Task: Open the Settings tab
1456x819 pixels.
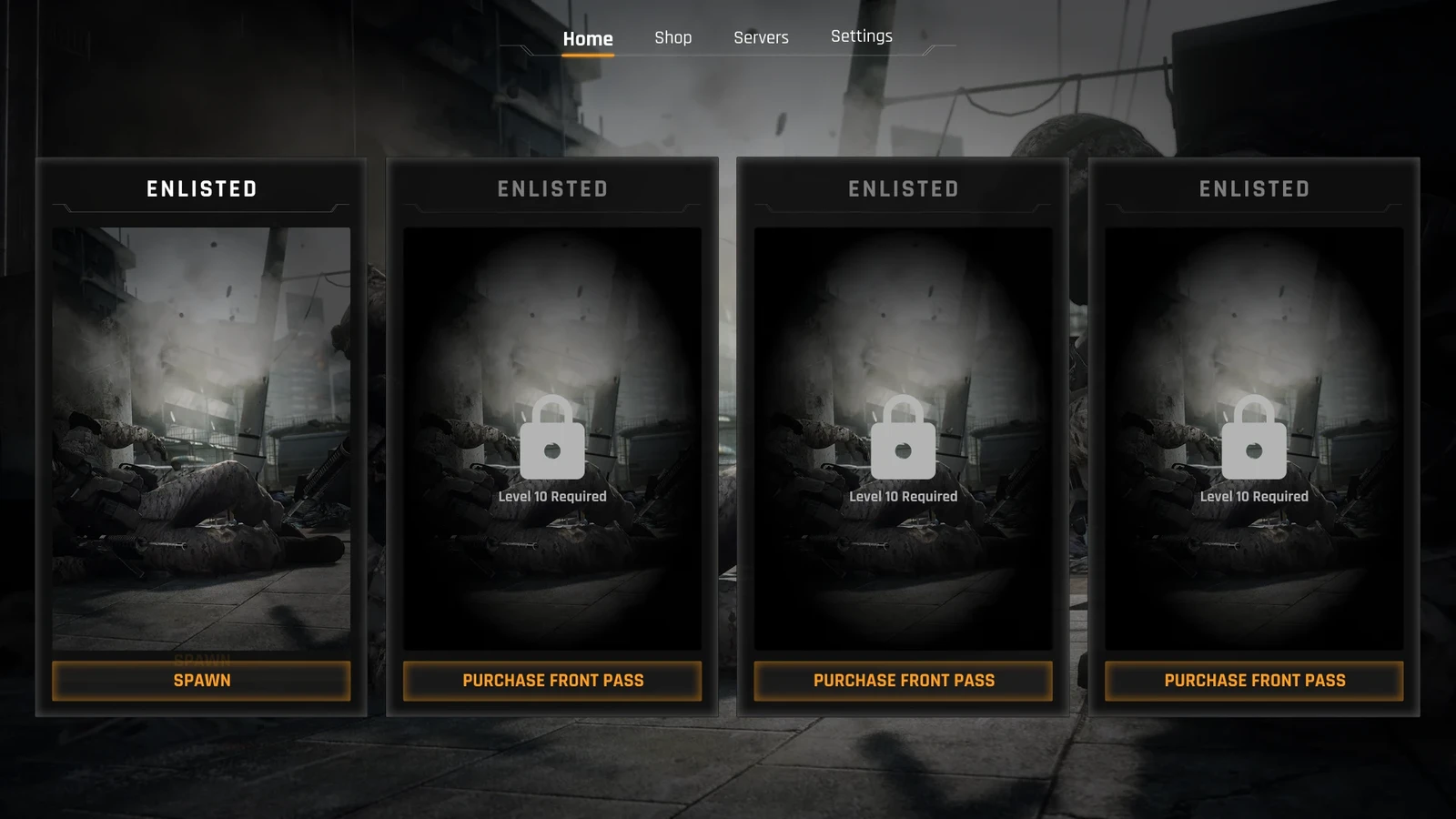Action: pyautogui.click(x=861, y=36)
